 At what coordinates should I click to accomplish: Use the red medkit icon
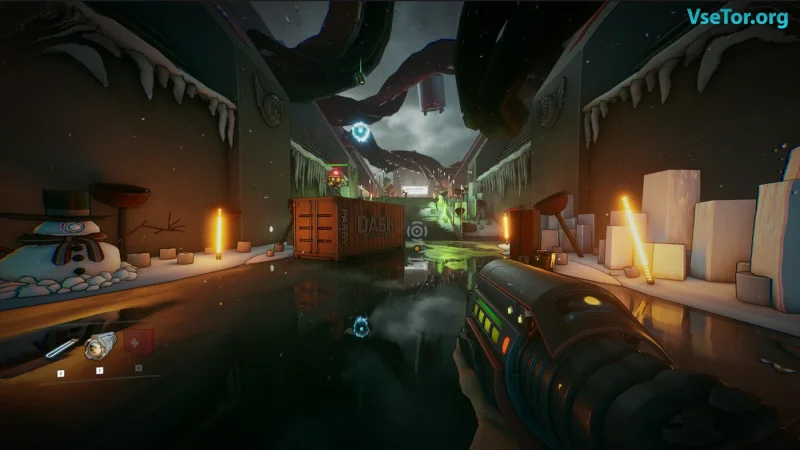[139, 343]
